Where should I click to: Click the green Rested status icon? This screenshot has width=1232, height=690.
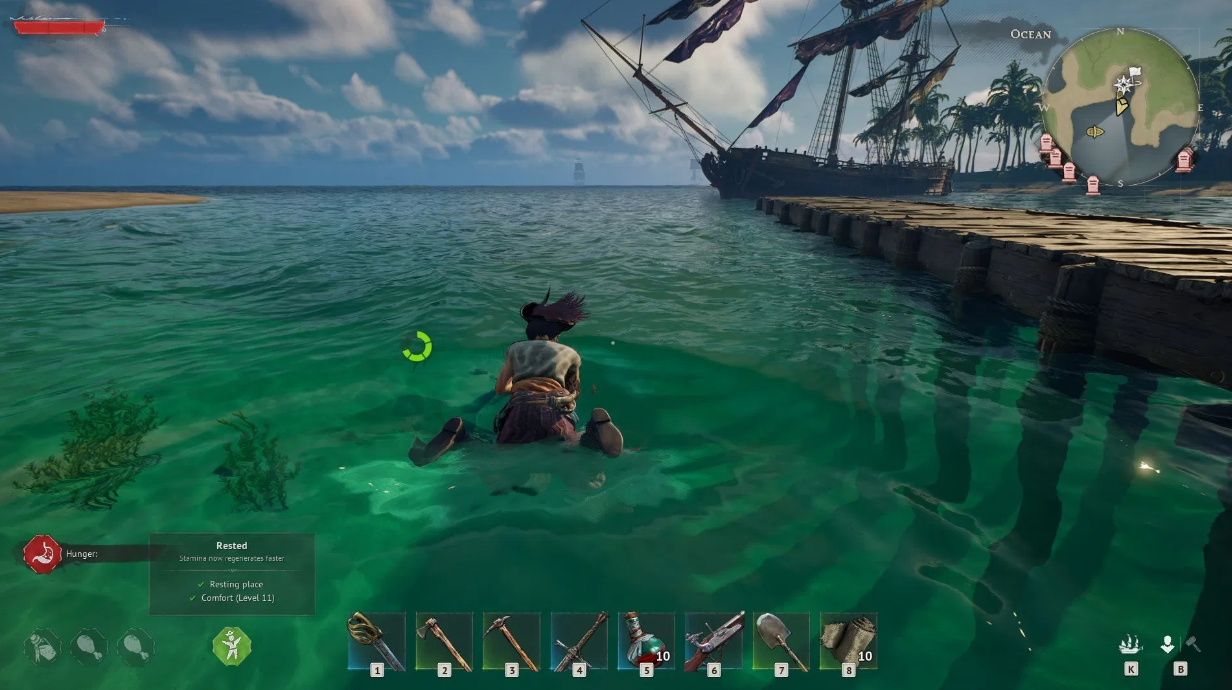click(x=231, y=647)
